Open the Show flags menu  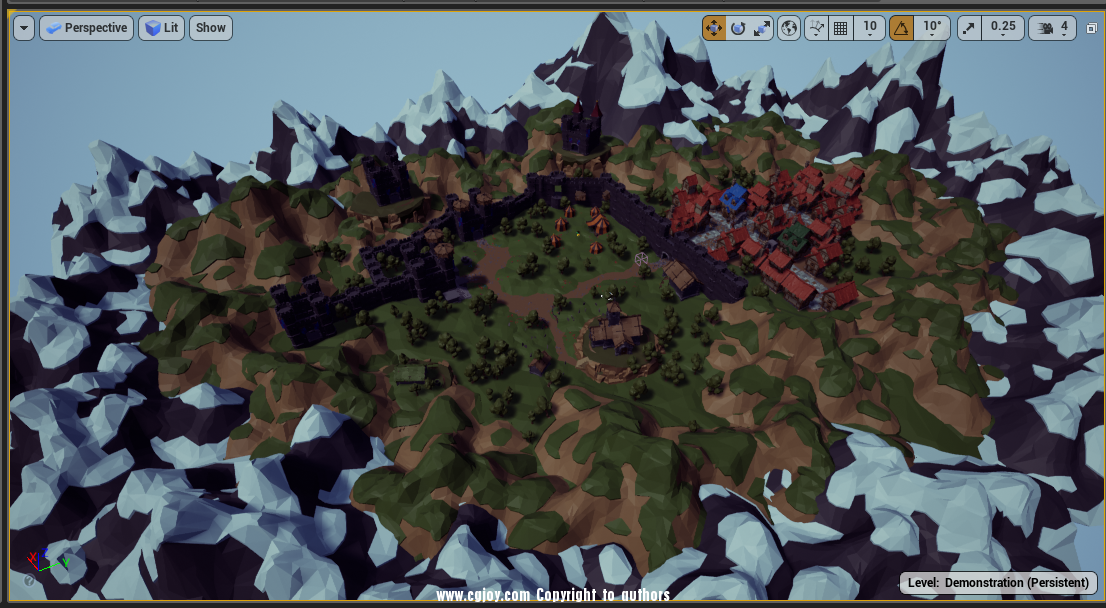point(210,28)
